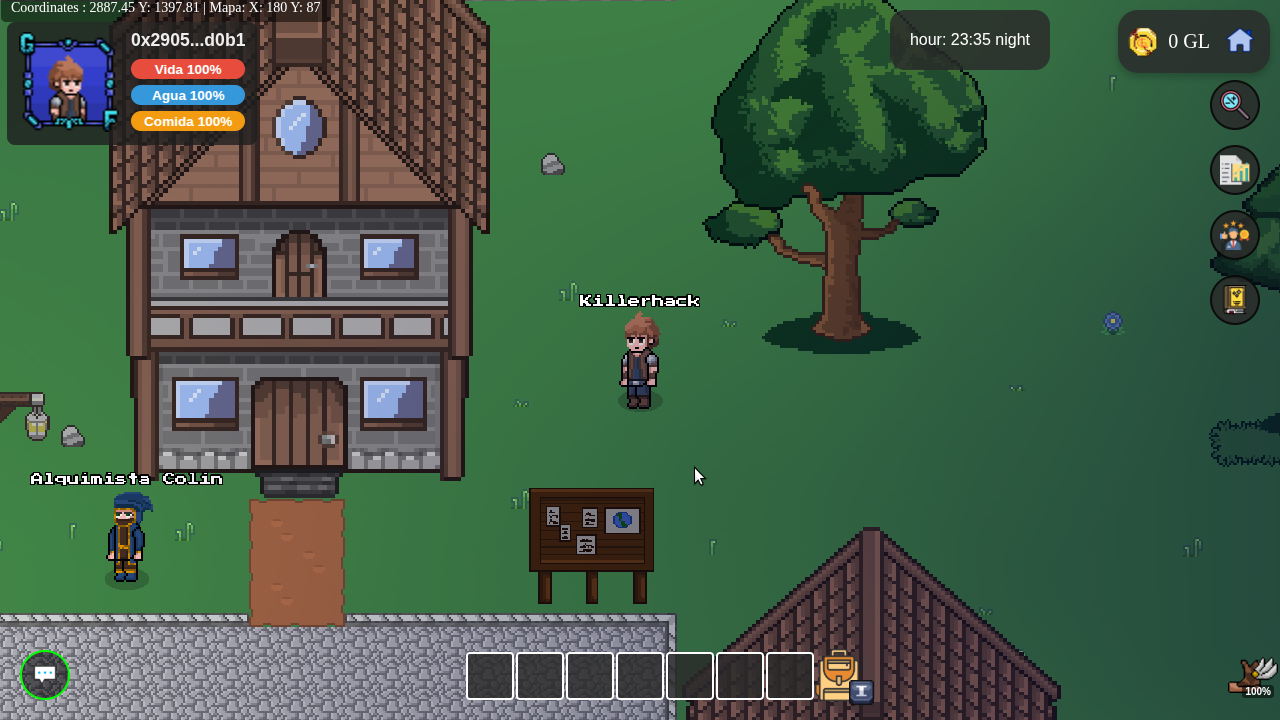Open the backpack inventory
The height and width of the screenshot is (720, 1280).
tap(836, 676)
